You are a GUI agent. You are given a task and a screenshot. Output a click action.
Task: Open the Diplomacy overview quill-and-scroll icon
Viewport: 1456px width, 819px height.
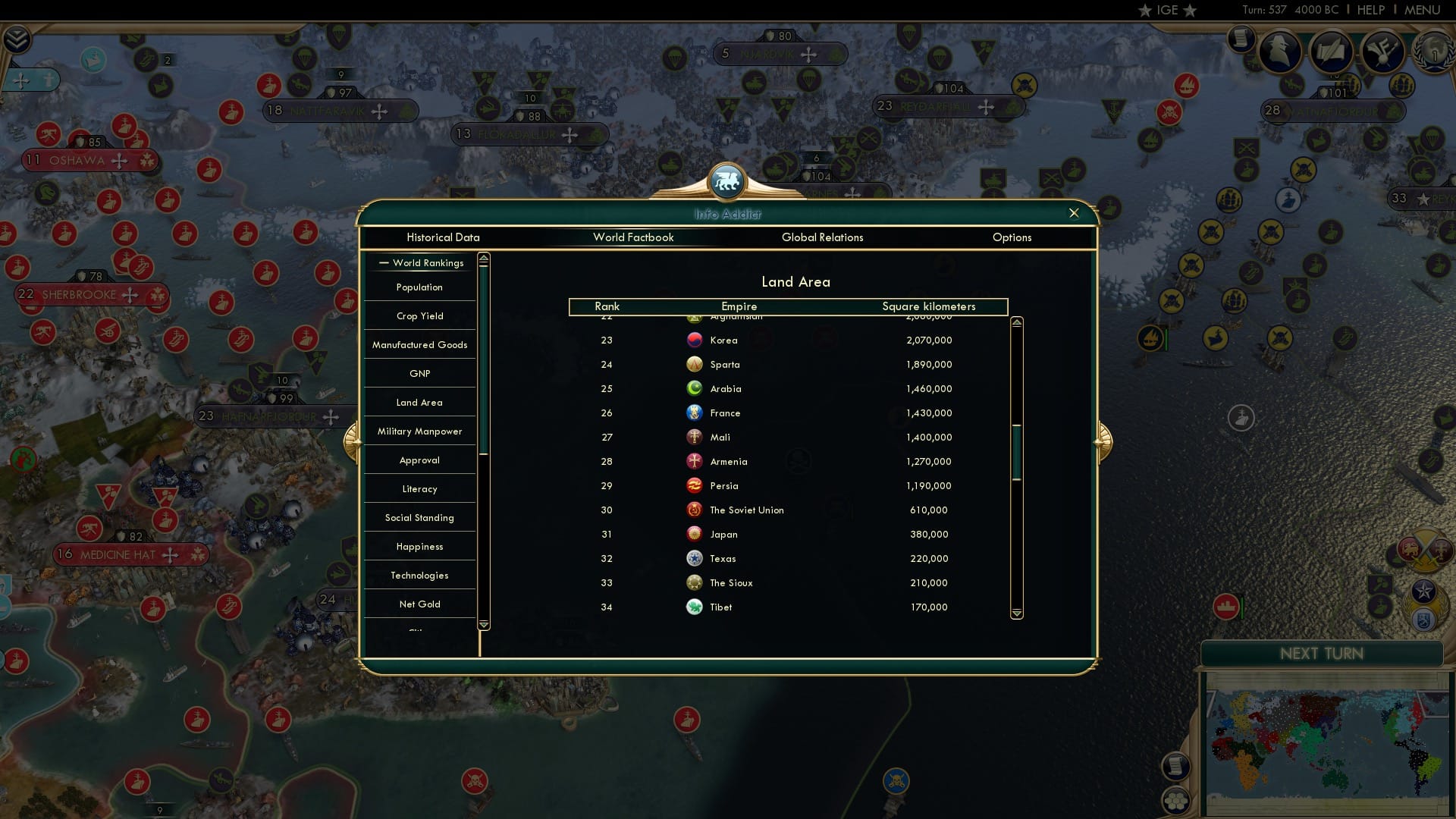[x=1332, y=52]
